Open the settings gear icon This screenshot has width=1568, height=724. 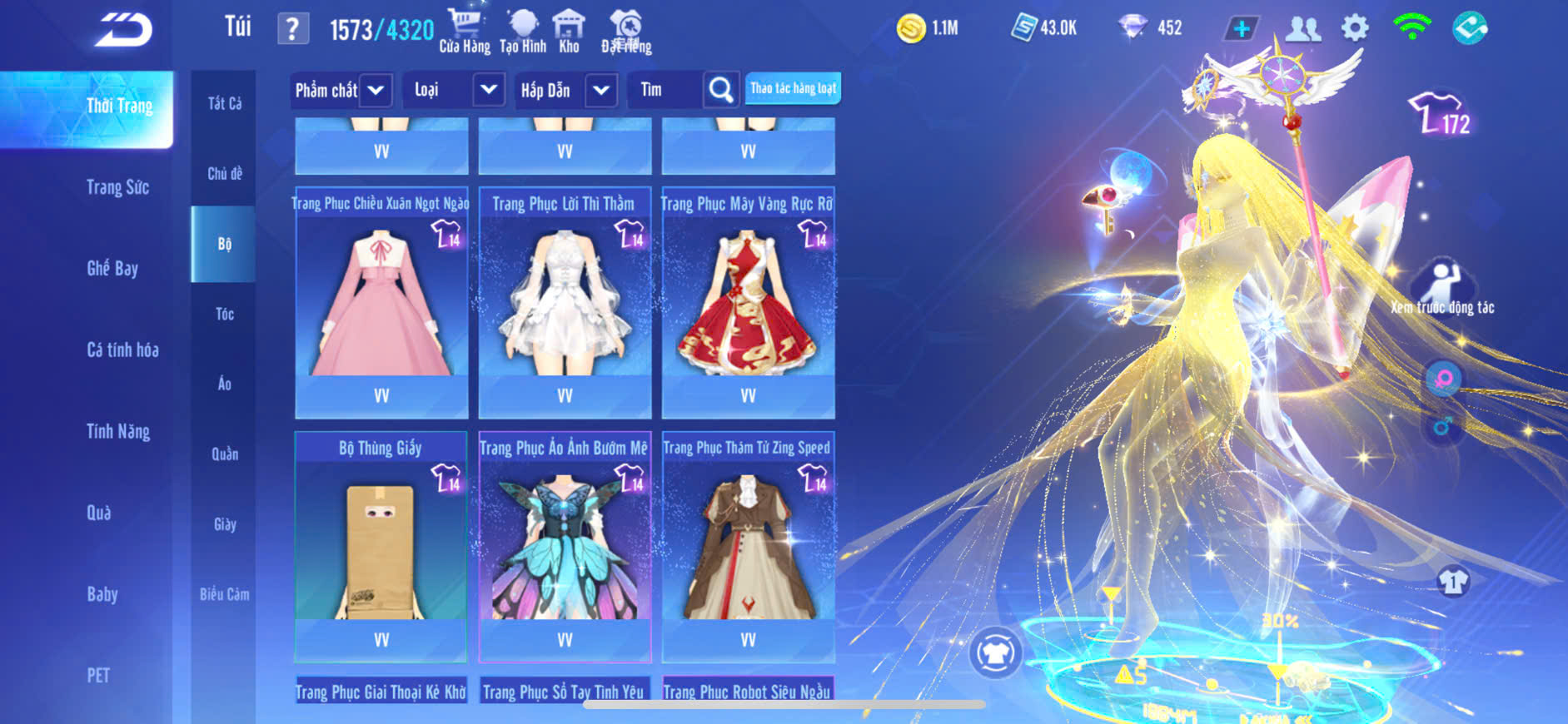click(1355, 28)
